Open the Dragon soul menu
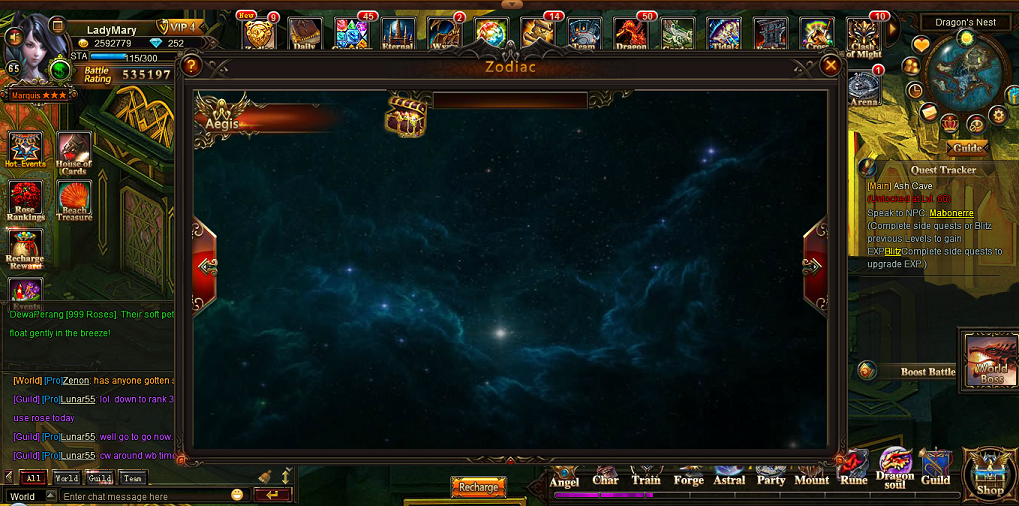 click(895, 467)
